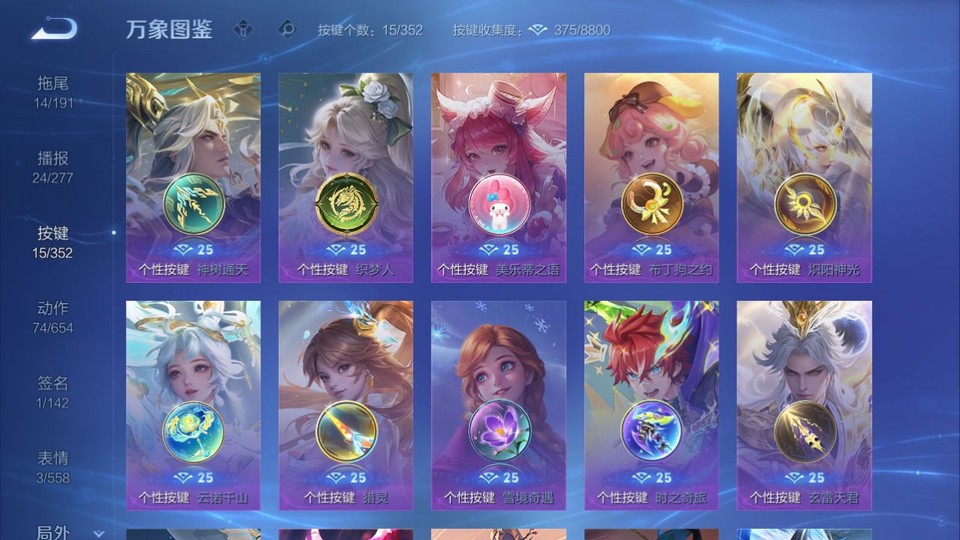Viewport: 960px width, 540px height.
Task: Select the 布丁狗之约 button skin card
Action: [651, 177]
